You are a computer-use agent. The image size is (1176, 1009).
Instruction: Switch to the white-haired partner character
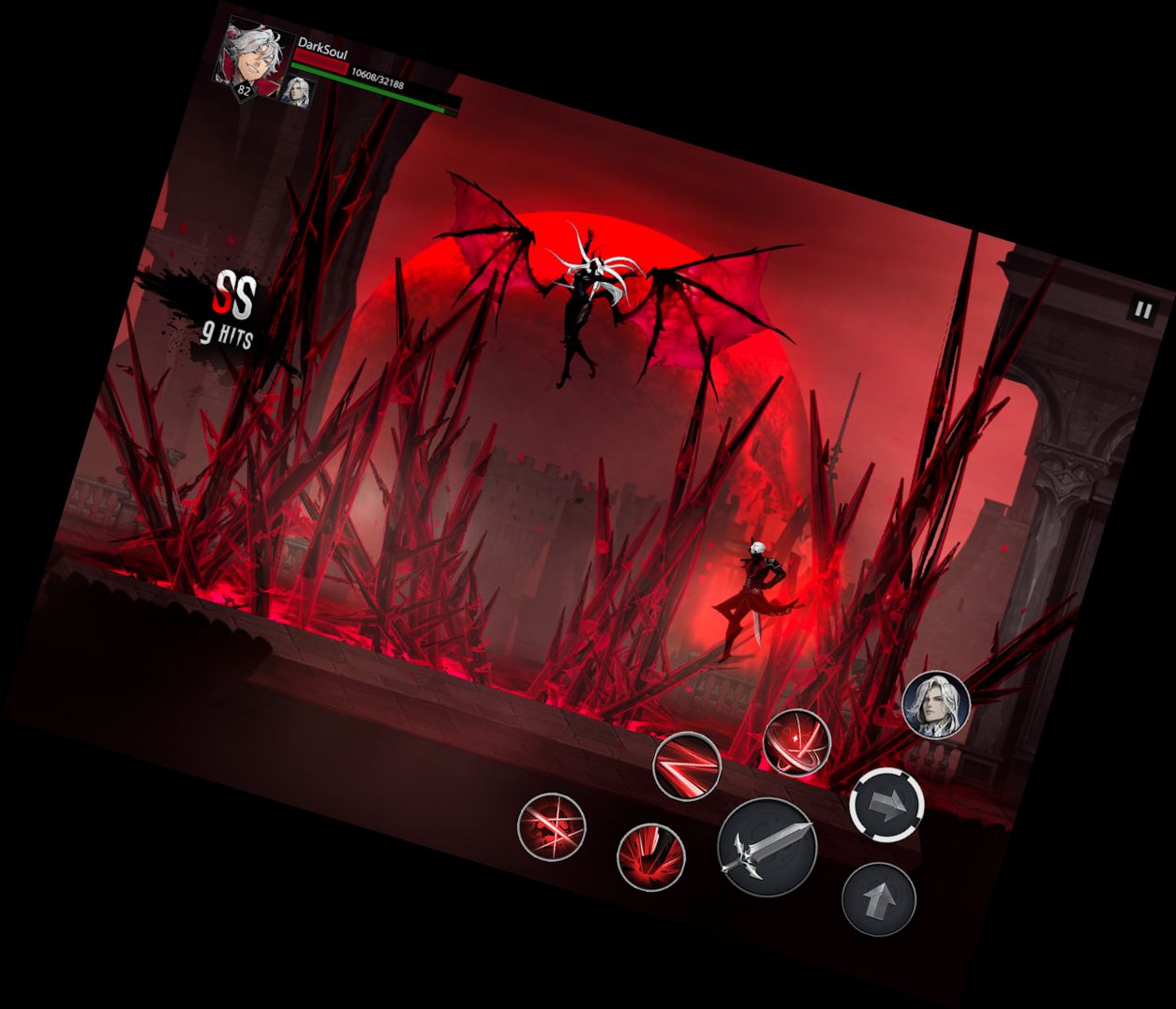point(935,705)
